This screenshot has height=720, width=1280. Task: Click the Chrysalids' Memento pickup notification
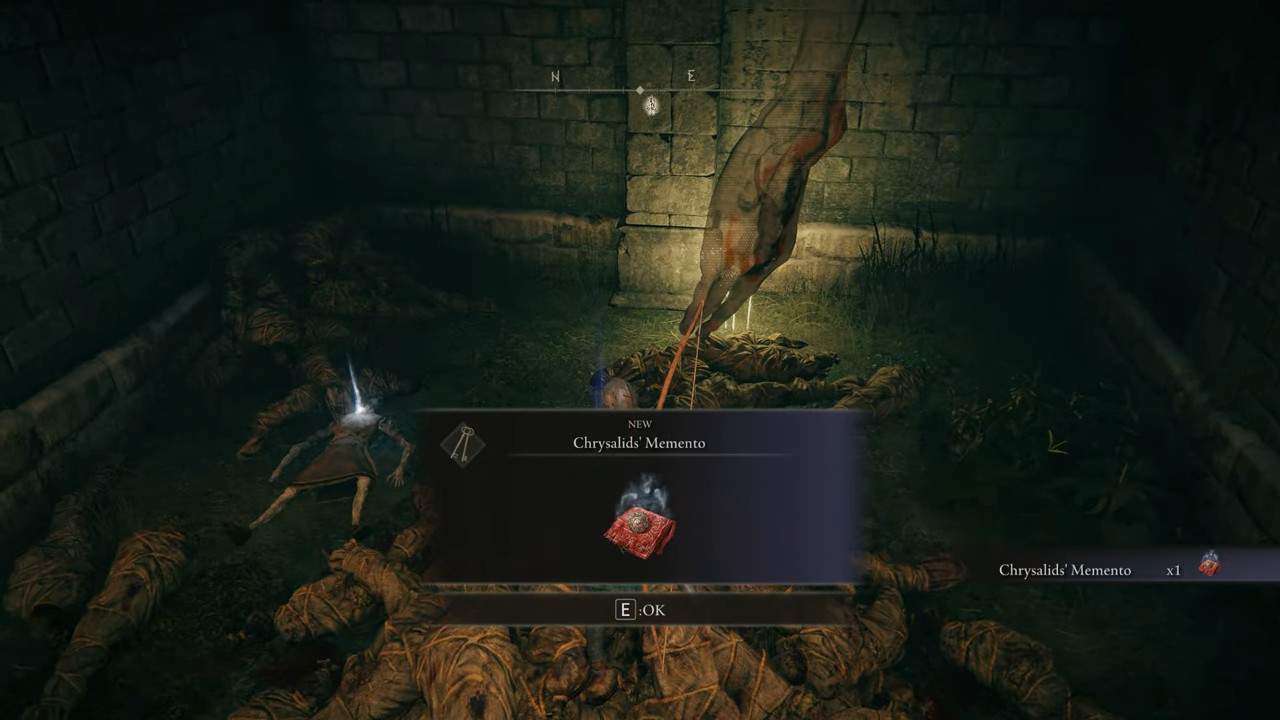(1108, 569)
